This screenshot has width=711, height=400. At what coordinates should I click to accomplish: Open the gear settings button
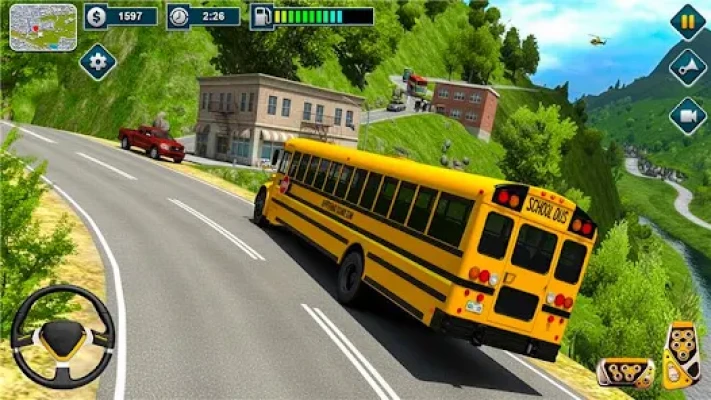97,62
